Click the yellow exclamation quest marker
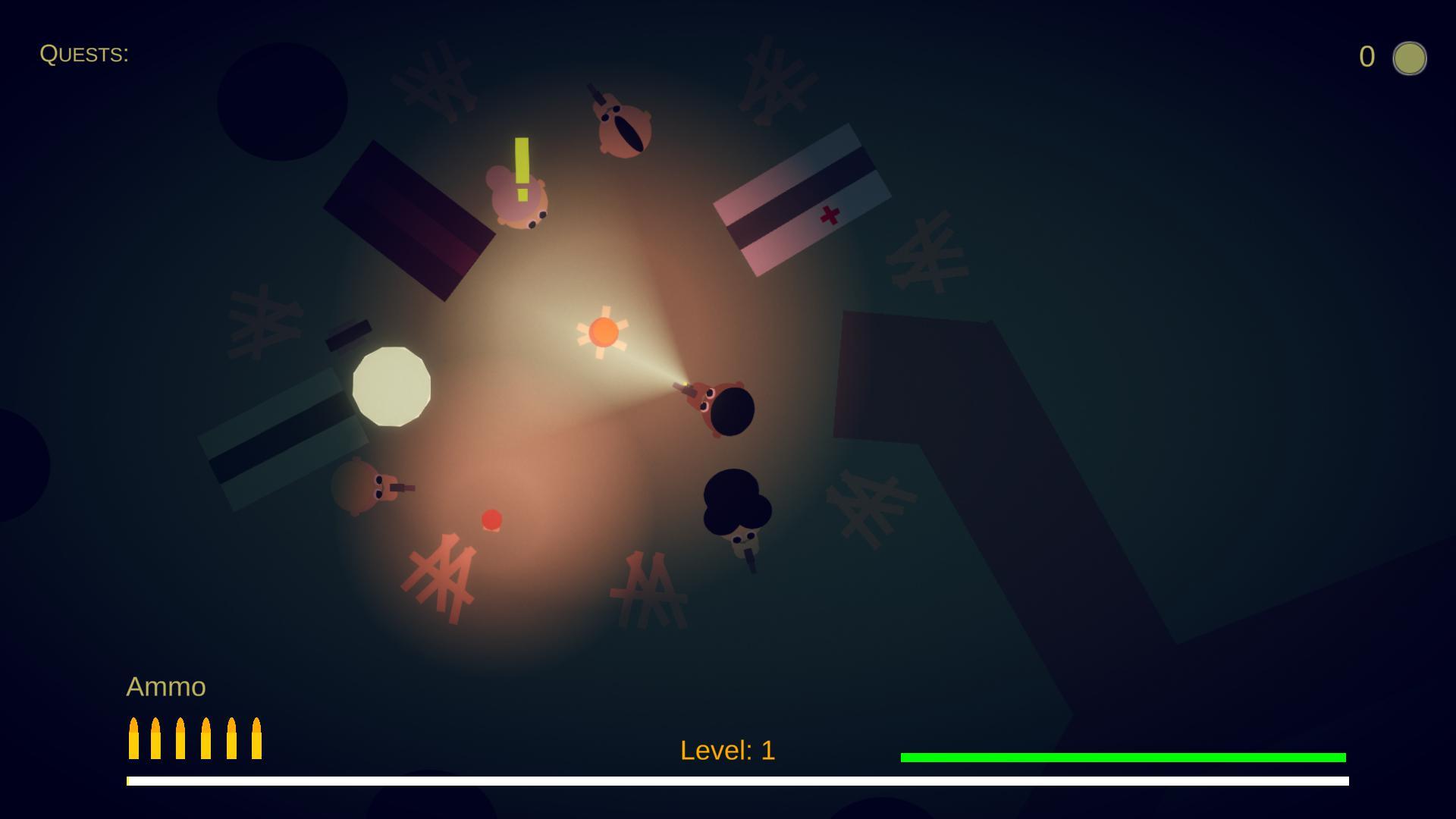 pos(520,167)
